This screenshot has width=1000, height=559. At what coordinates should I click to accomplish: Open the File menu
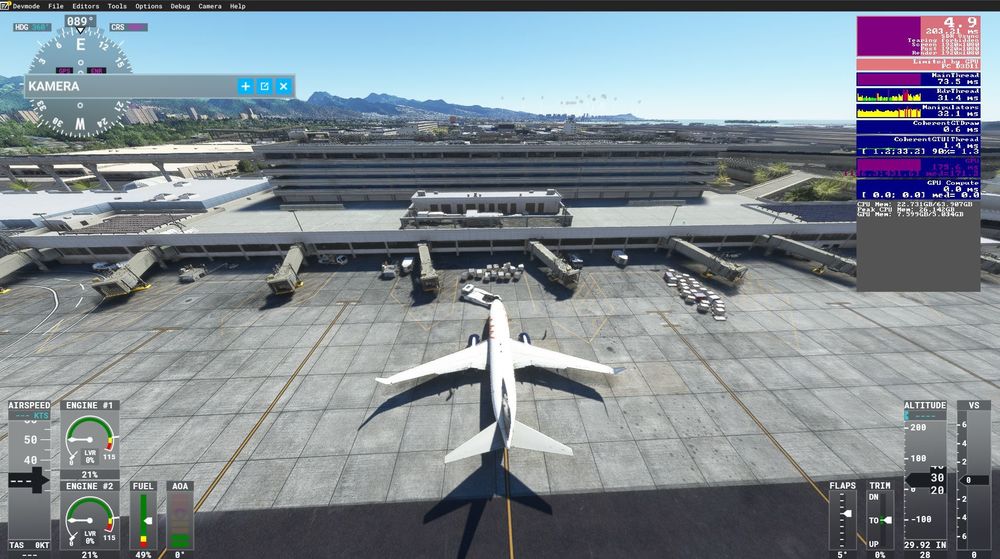point(55,6)
